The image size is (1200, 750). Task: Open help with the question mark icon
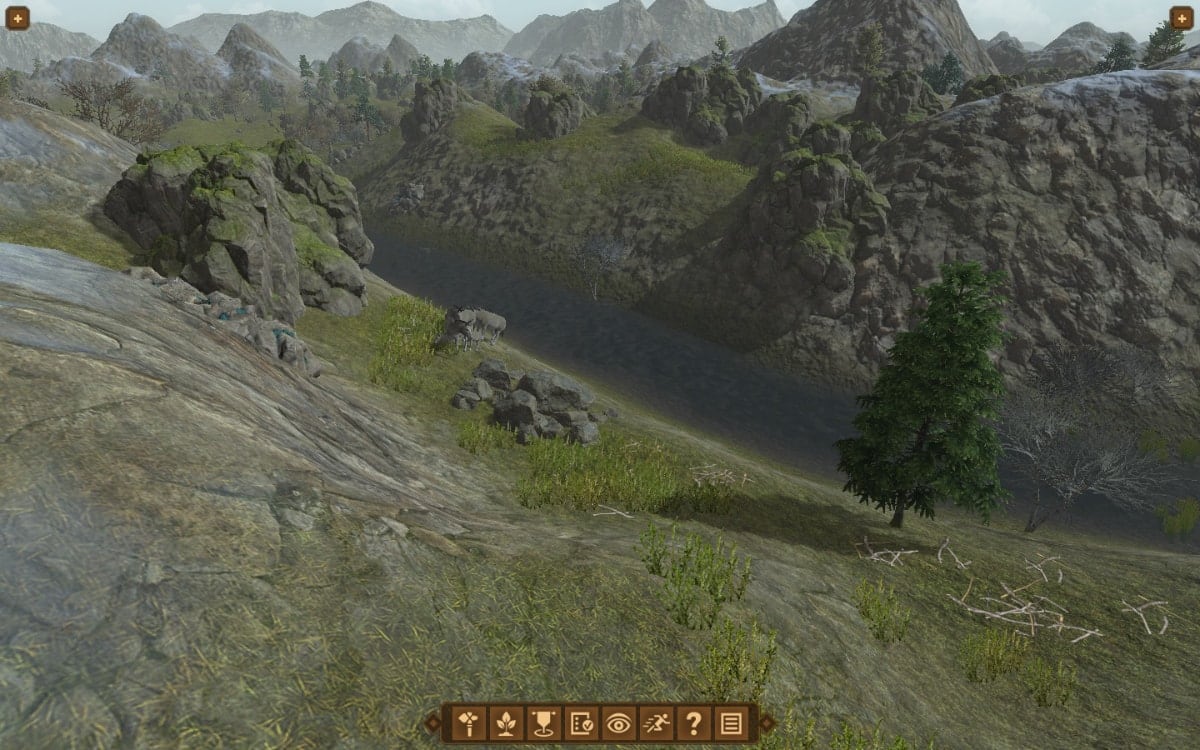(x=693, y=722)
